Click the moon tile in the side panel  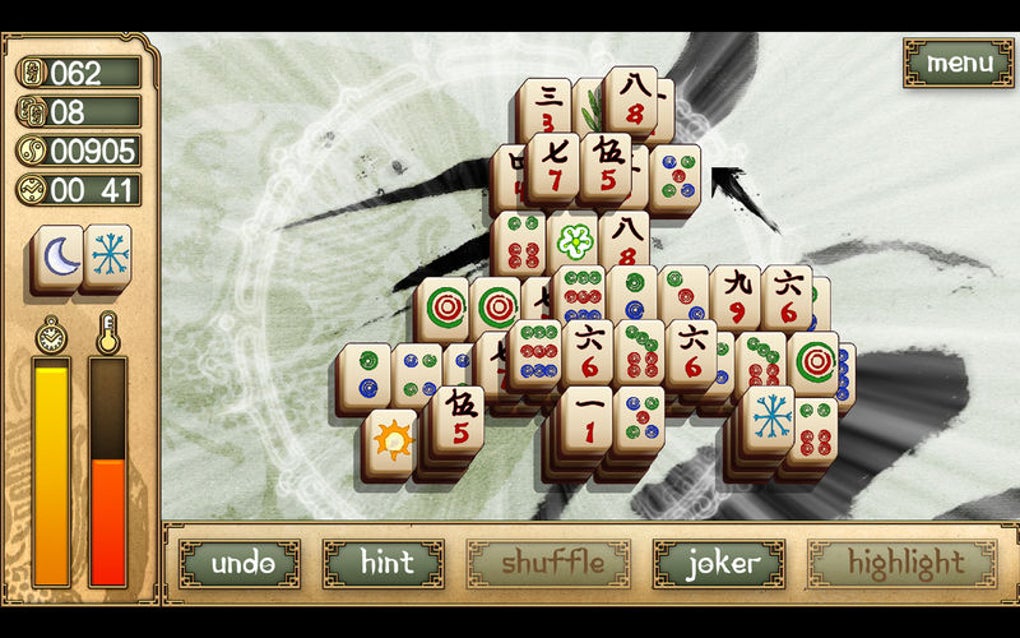pyautogui.click(x=58, y=256)
